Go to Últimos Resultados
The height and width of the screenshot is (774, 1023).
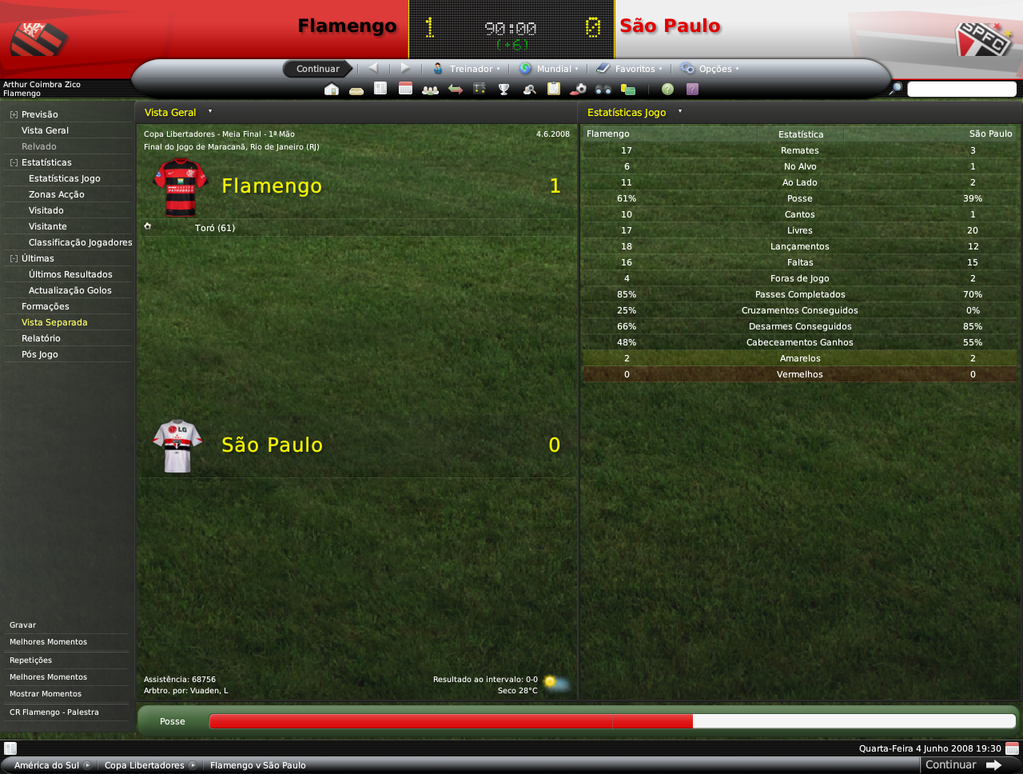tap(70, 274)
